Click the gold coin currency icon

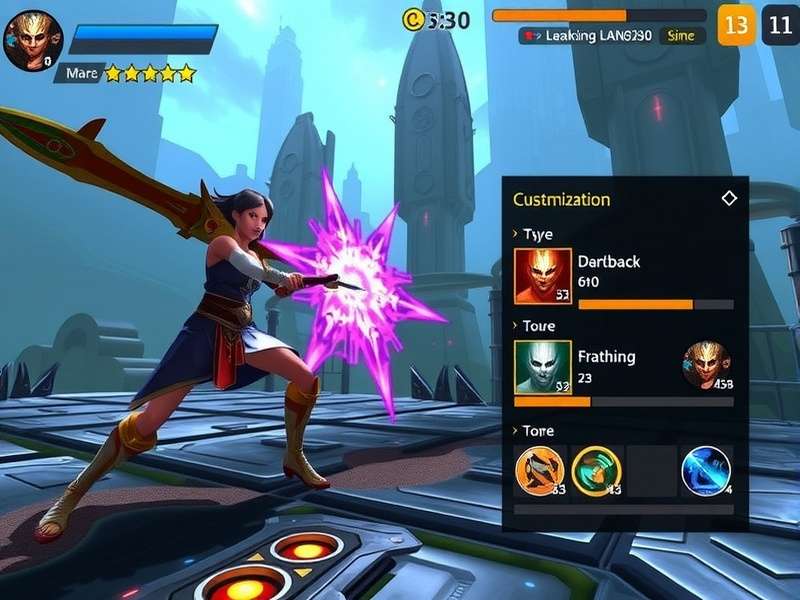(413, 19)
